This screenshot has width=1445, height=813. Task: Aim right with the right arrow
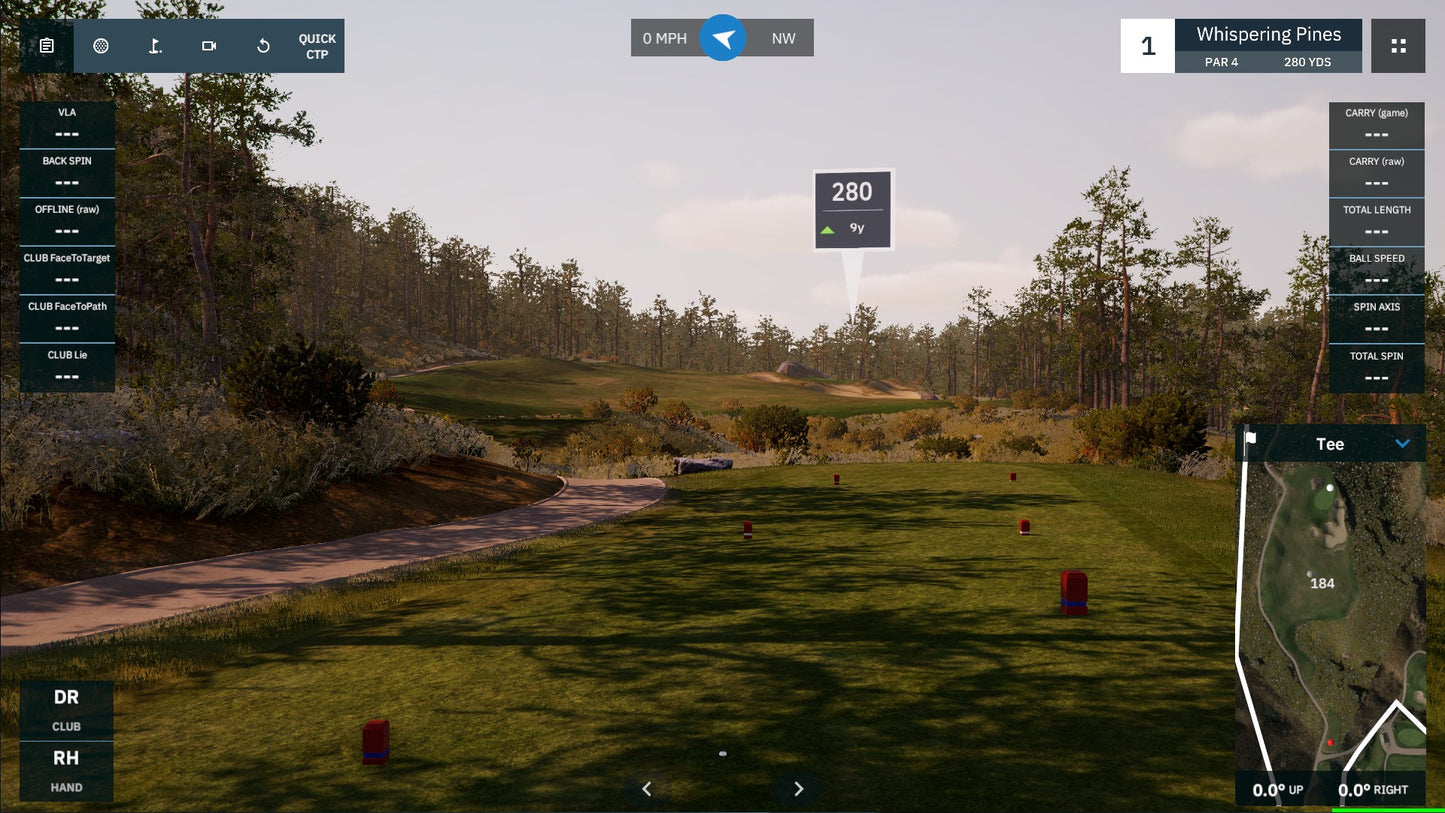(x=798, y=789)
